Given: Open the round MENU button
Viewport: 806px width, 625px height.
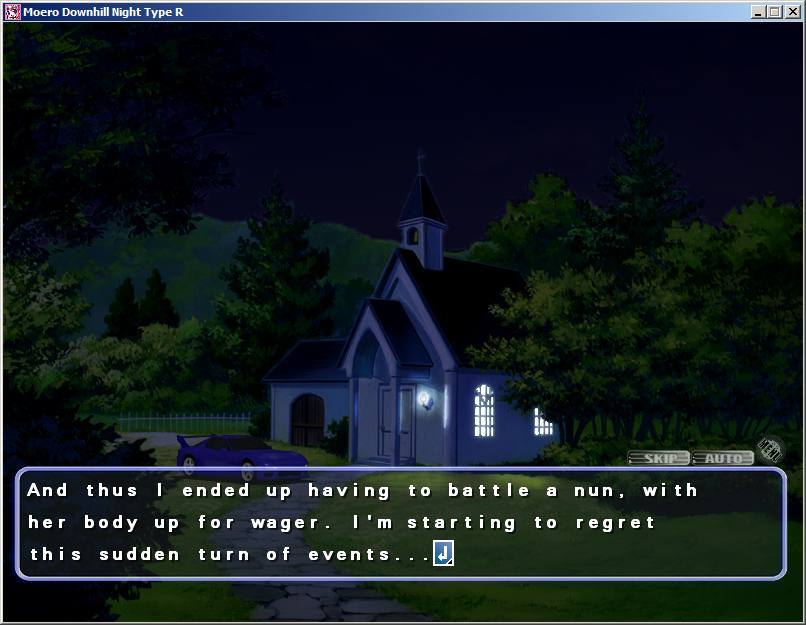Looking at the screenshot, I should pyautogui.click(x=769, y=449).
